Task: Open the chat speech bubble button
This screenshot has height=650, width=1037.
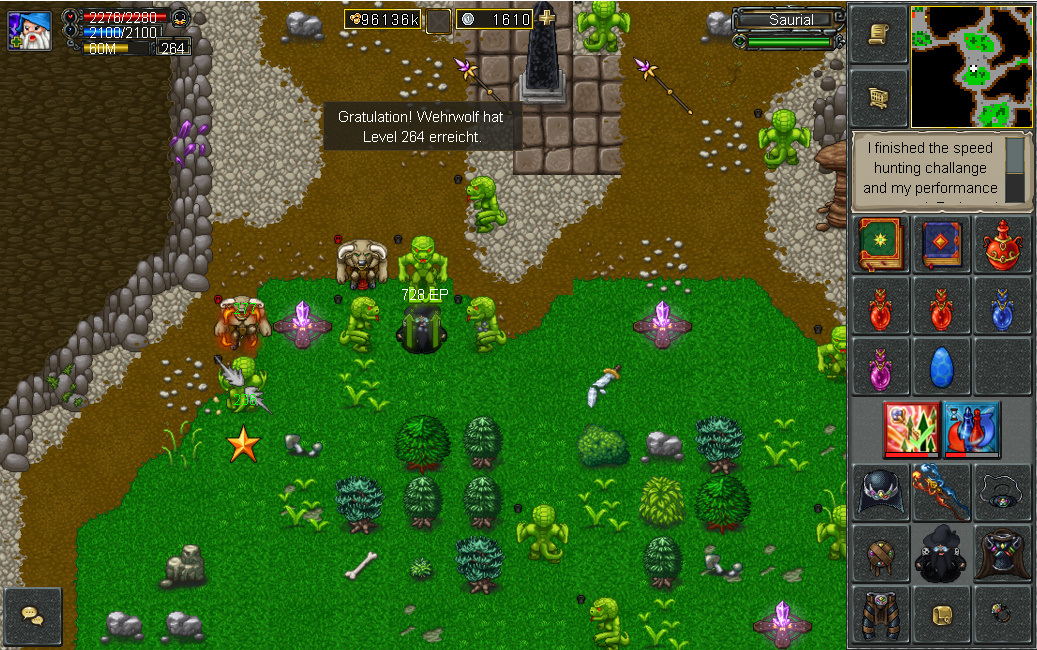Action: [x=33, y=616]
